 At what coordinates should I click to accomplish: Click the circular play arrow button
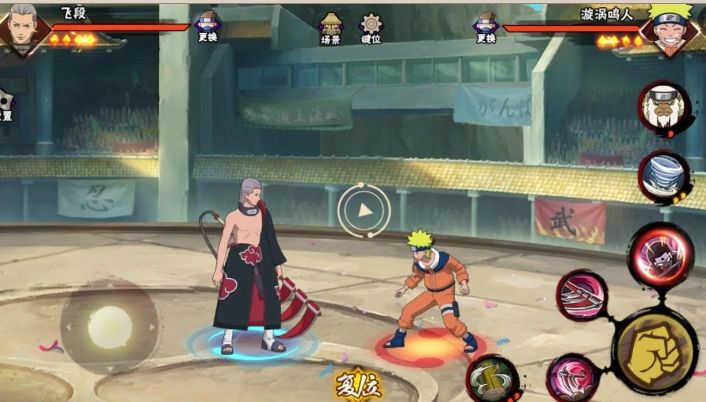pos(363,210)
